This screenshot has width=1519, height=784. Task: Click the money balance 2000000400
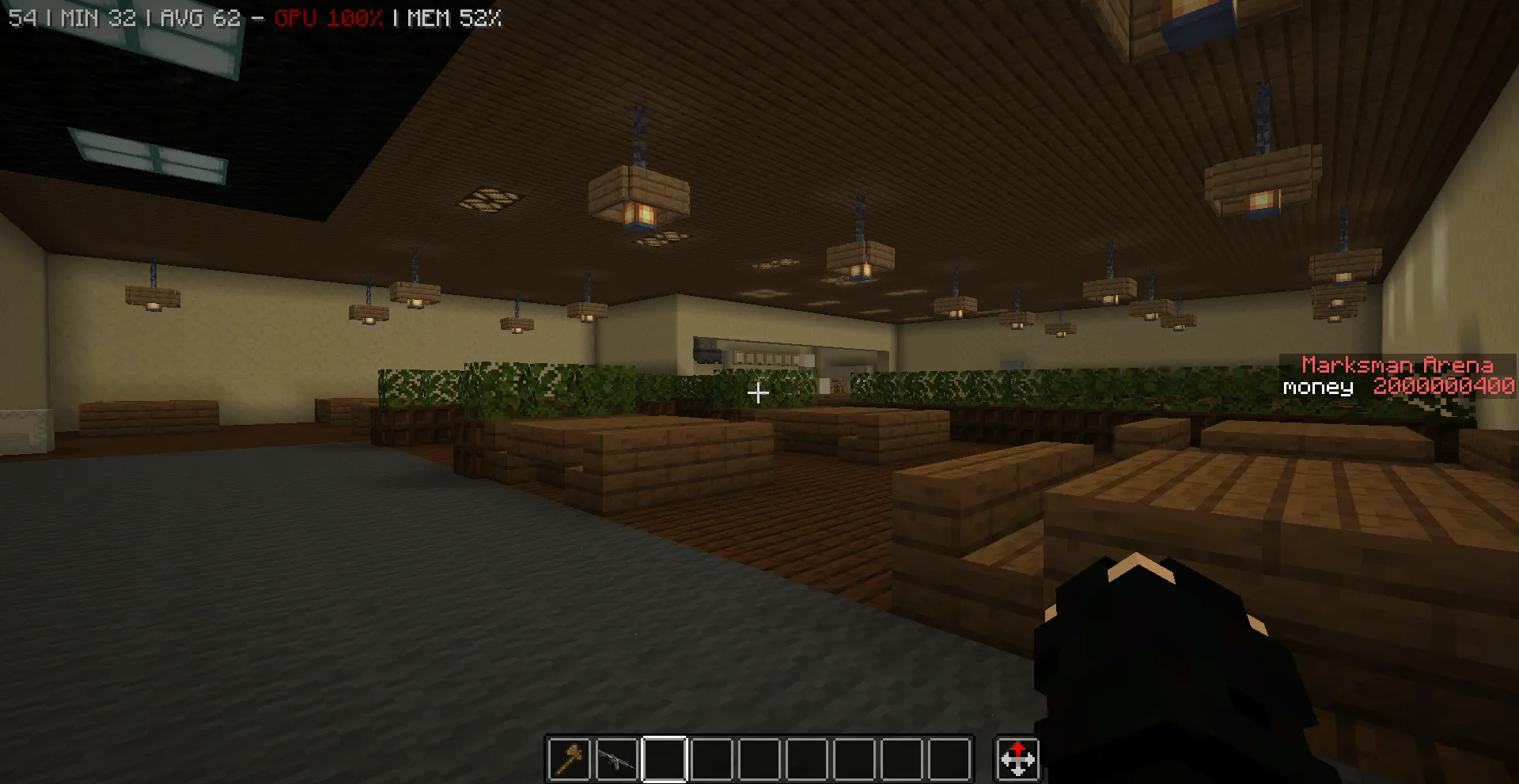(x=1445, y=387)
